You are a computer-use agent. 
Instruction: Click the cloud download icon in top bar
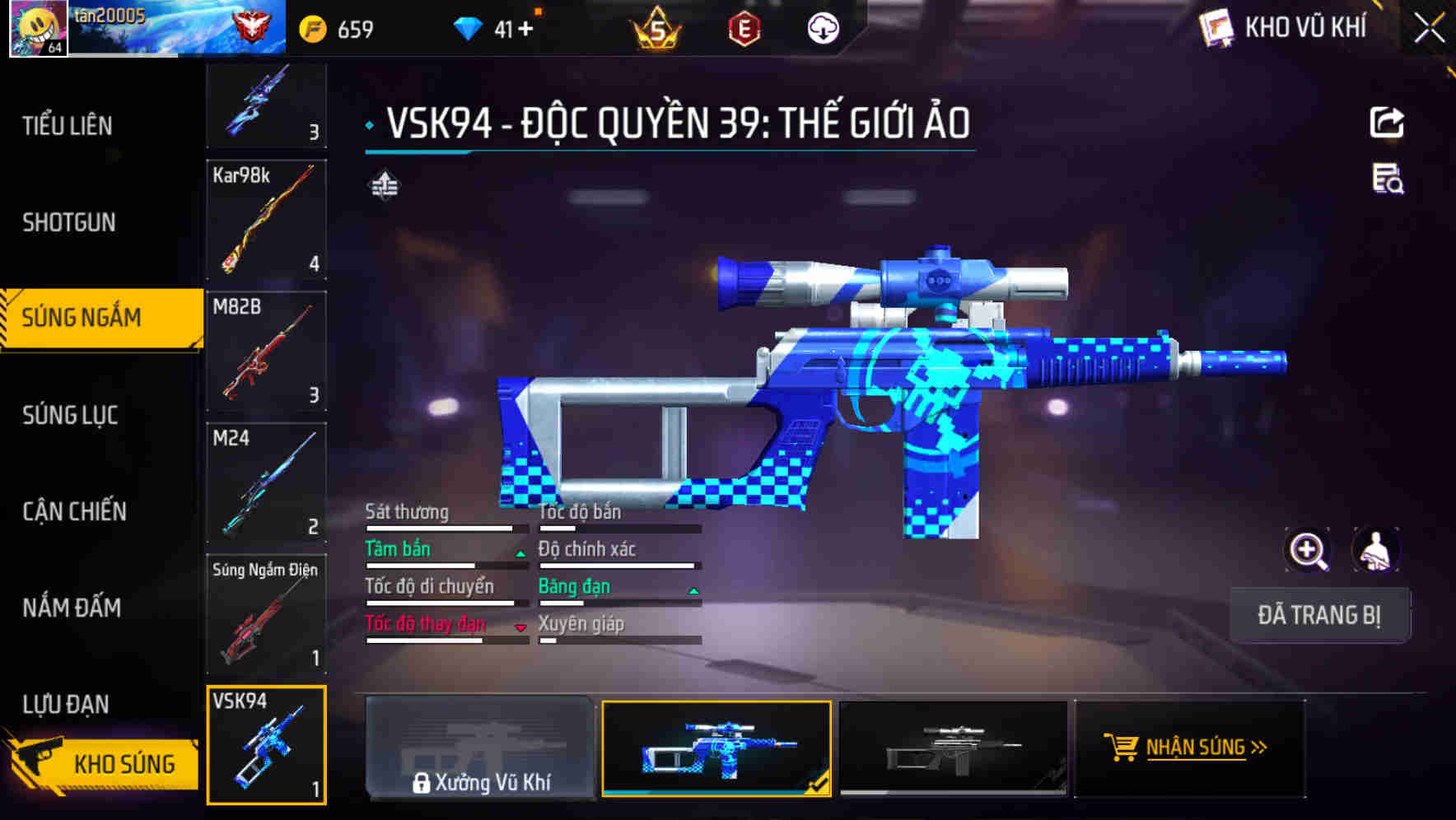pos(821,27)
